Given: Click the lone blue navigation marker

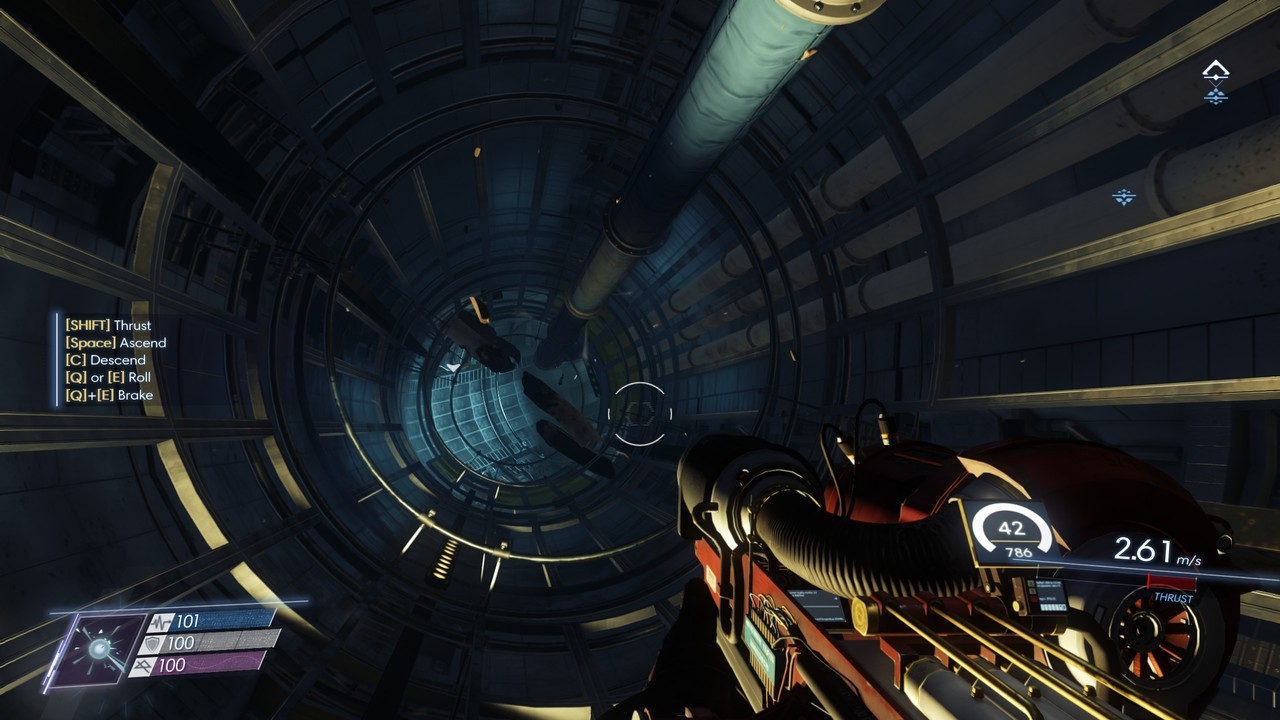Looking at the screenshot, I should [x=1124, y=197].
